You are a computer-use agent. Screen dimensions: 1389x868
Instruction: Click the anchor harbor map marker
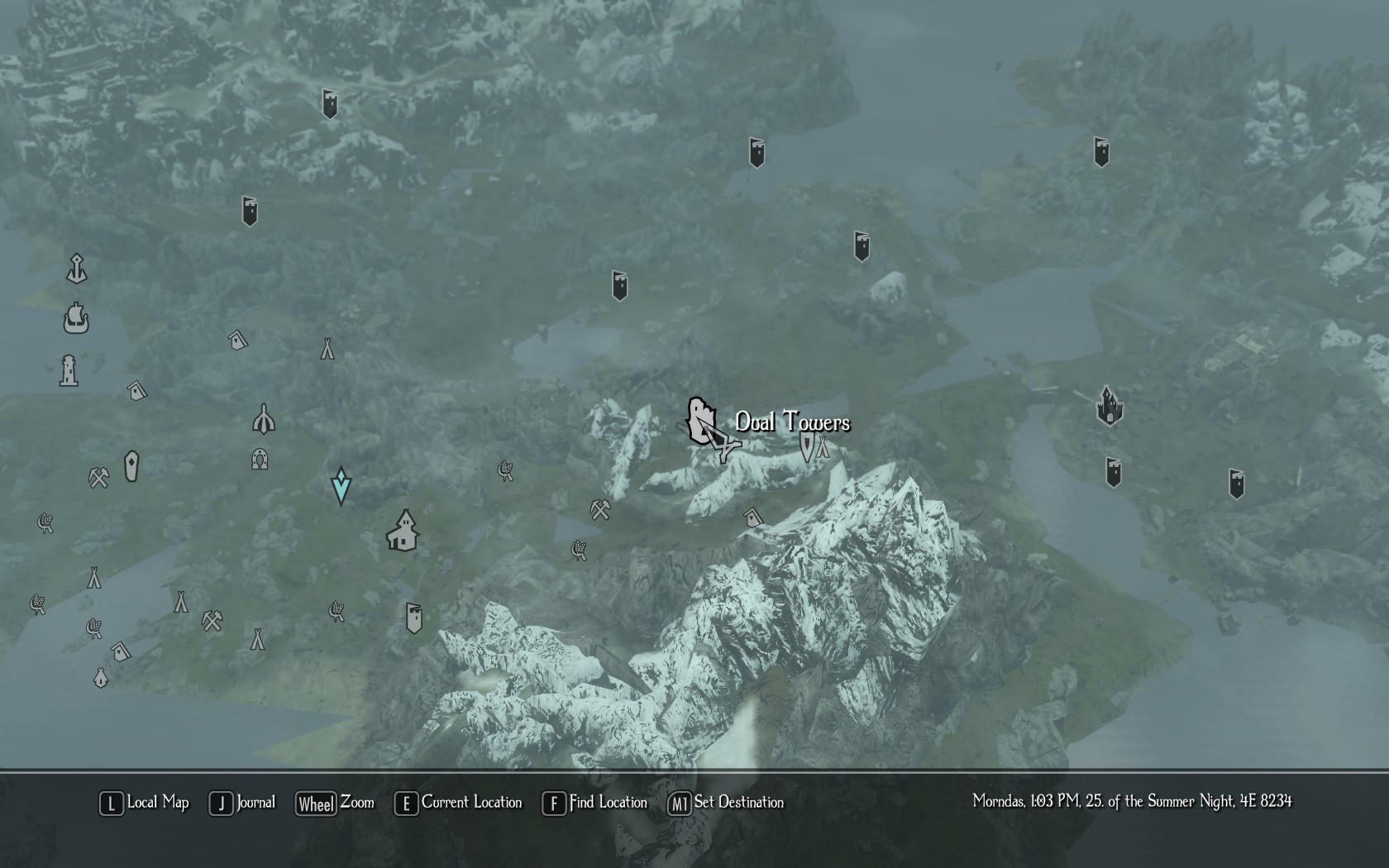coord(77,269)
